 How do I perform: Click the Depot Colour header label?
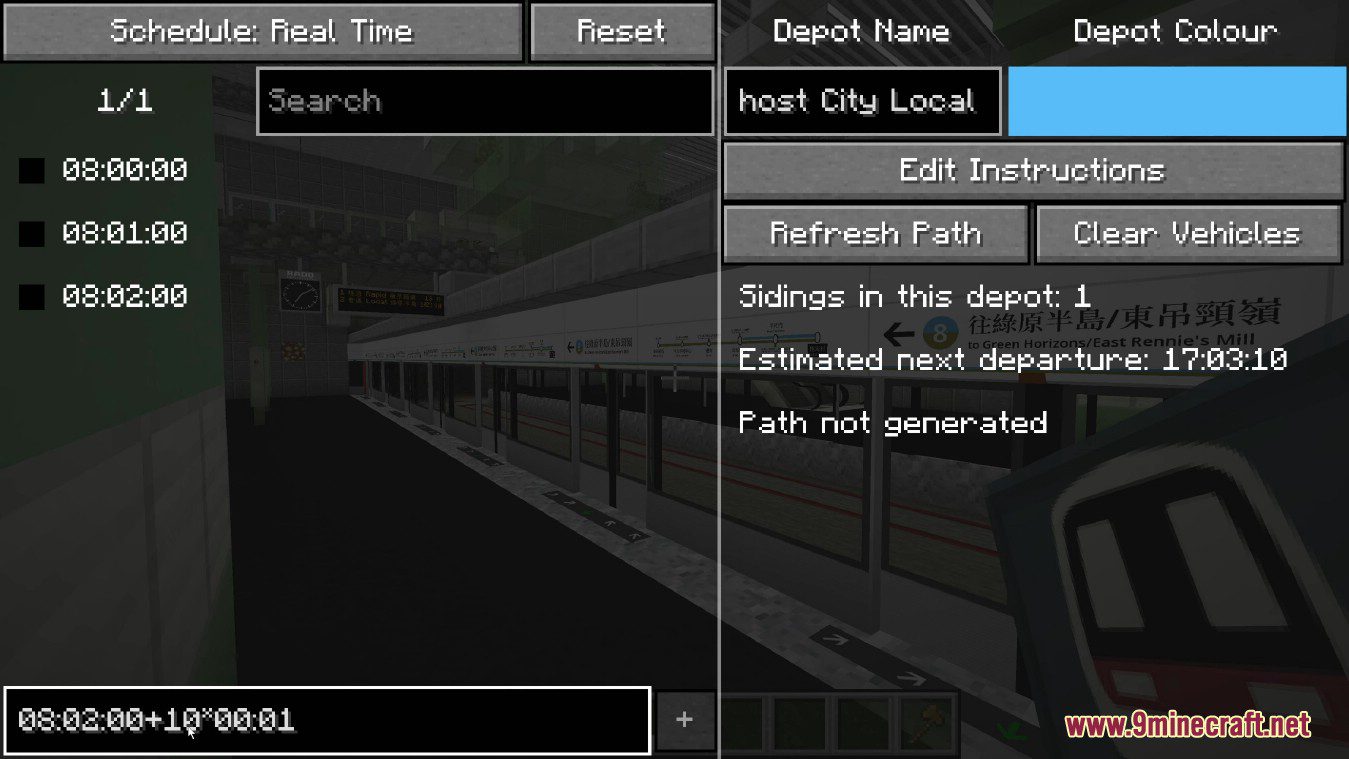[x=1175, y=31]
